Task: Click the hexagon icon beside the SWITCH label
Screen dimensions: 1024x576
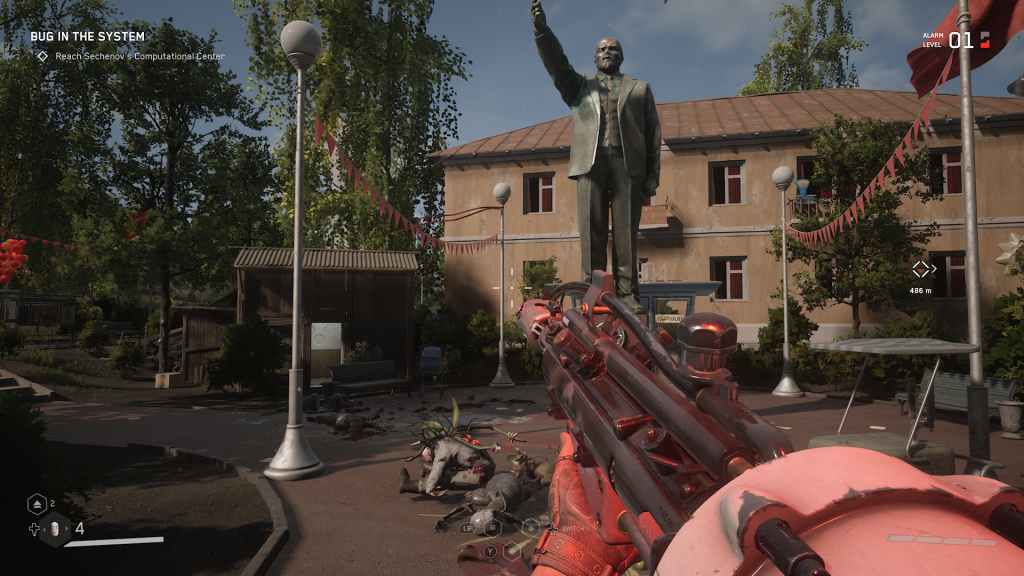Action: 530,526
